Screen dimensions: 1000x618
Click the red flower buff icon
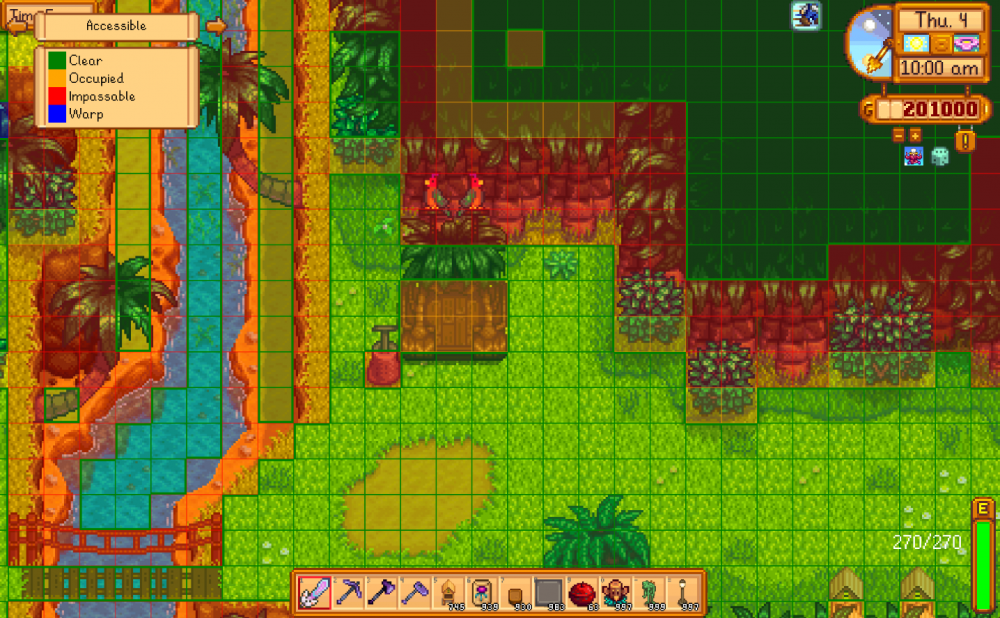tap(913, 156)
